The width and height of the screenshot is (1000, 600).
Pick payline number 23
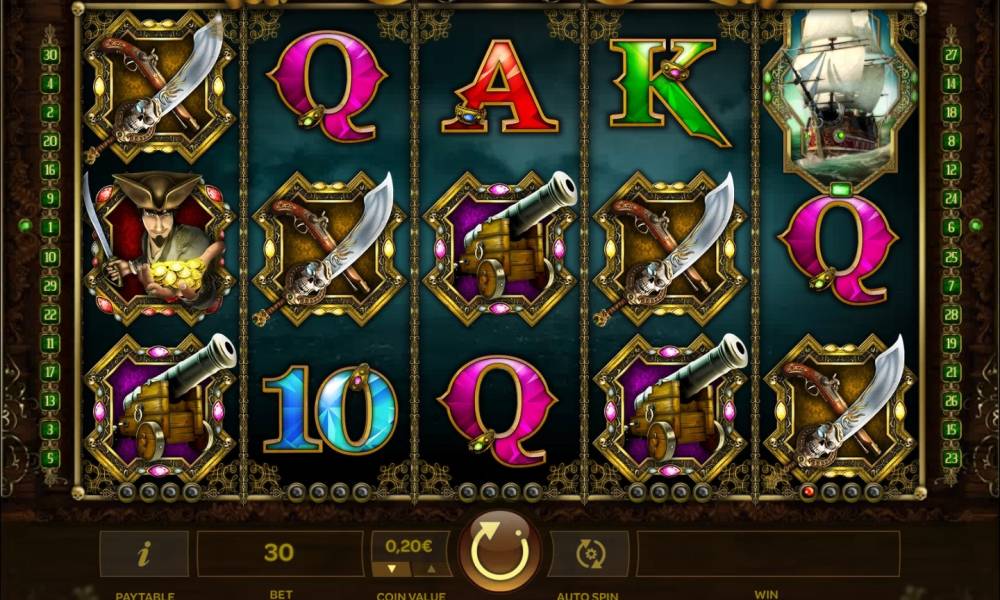pyautogui.click(x=951, y=458)
